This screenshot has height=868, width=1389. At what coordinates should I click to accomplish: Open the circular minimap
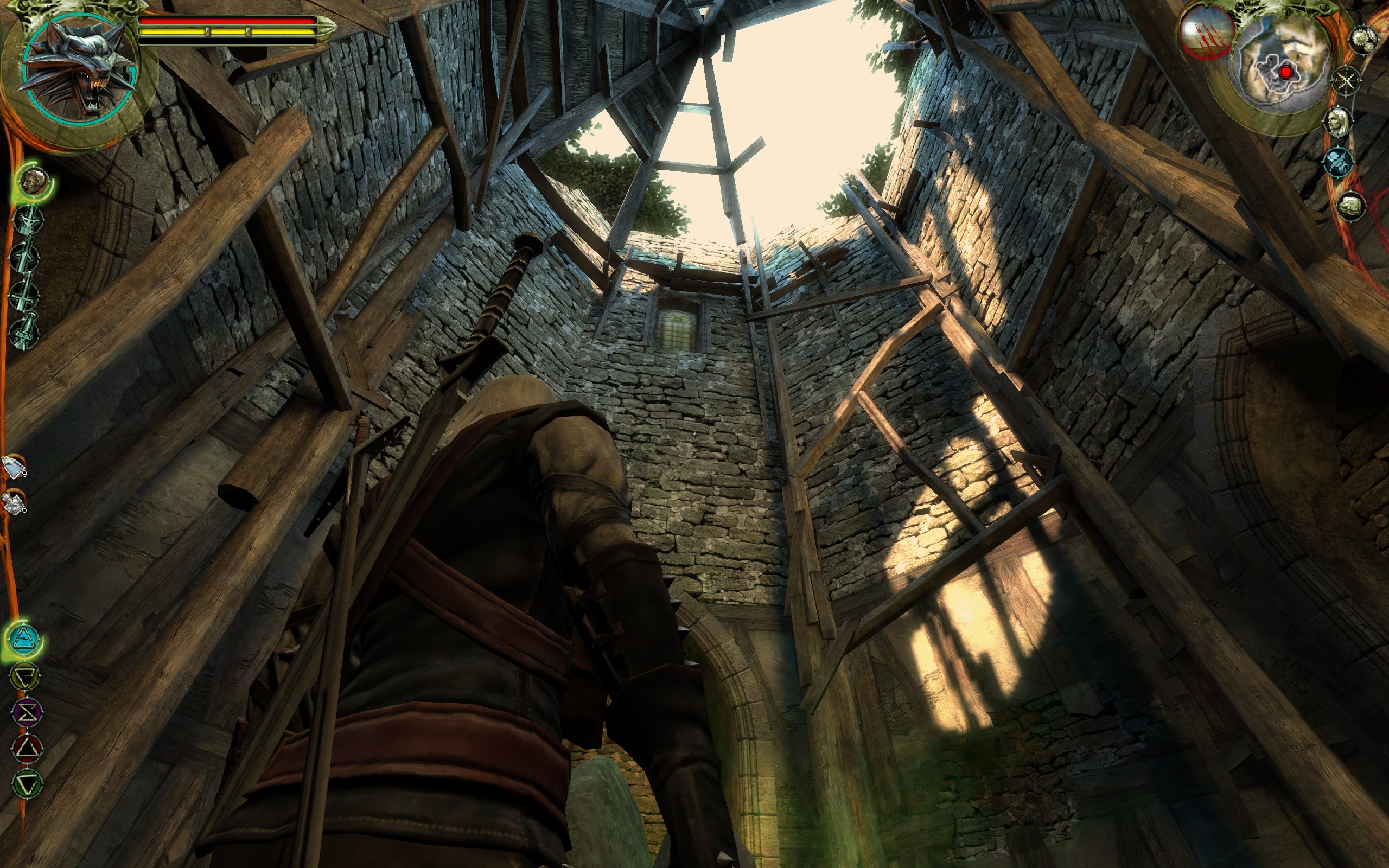point(1284,72)
